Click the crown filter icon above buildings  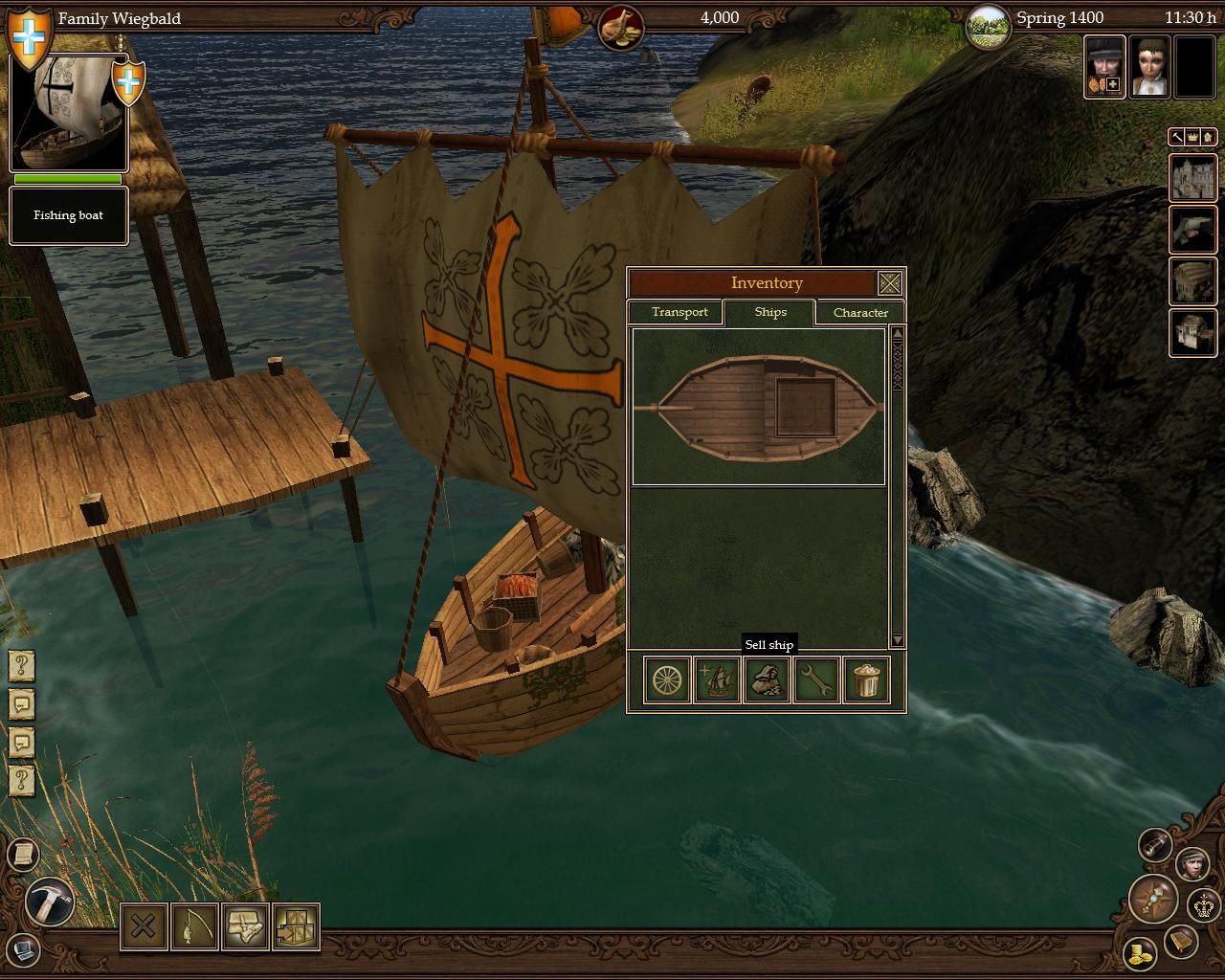1192,138
